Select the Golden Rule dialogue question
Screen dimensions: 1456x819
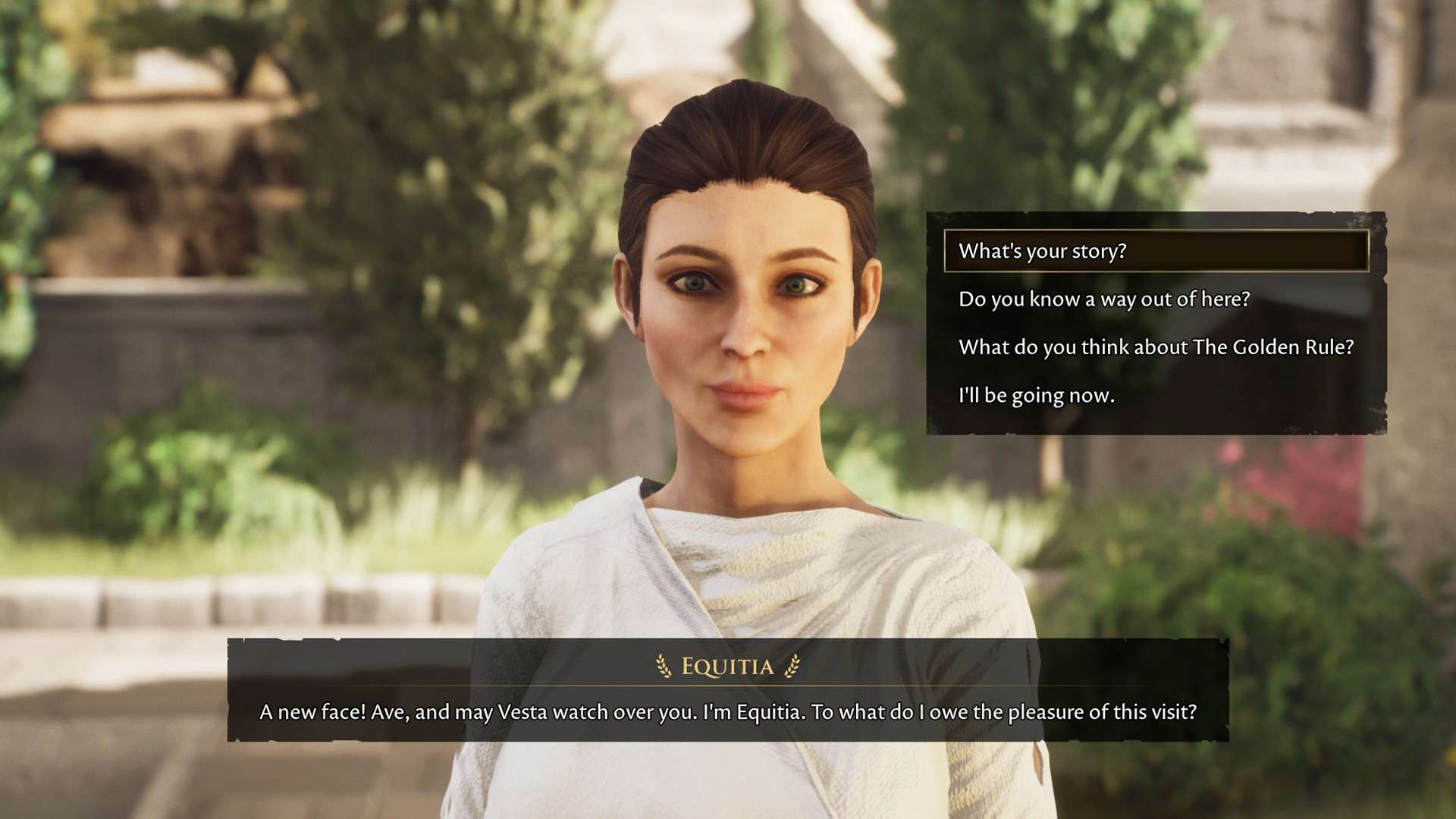tap(1155, 347)
